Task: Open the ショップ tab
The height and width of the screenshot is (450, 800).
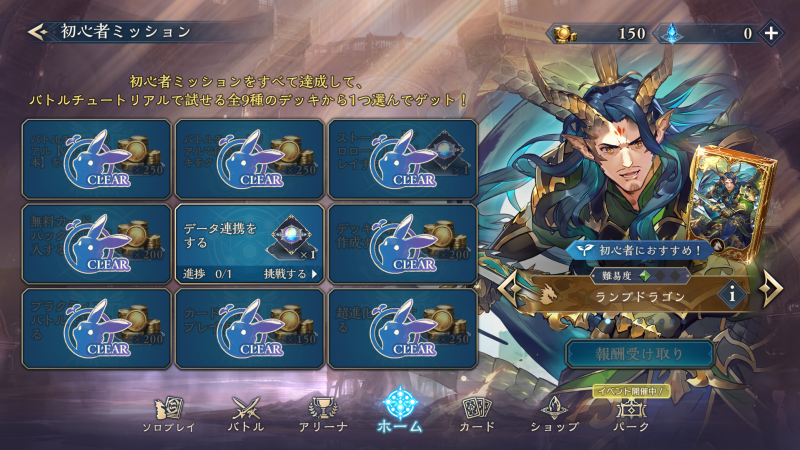Action: (554, 413)
